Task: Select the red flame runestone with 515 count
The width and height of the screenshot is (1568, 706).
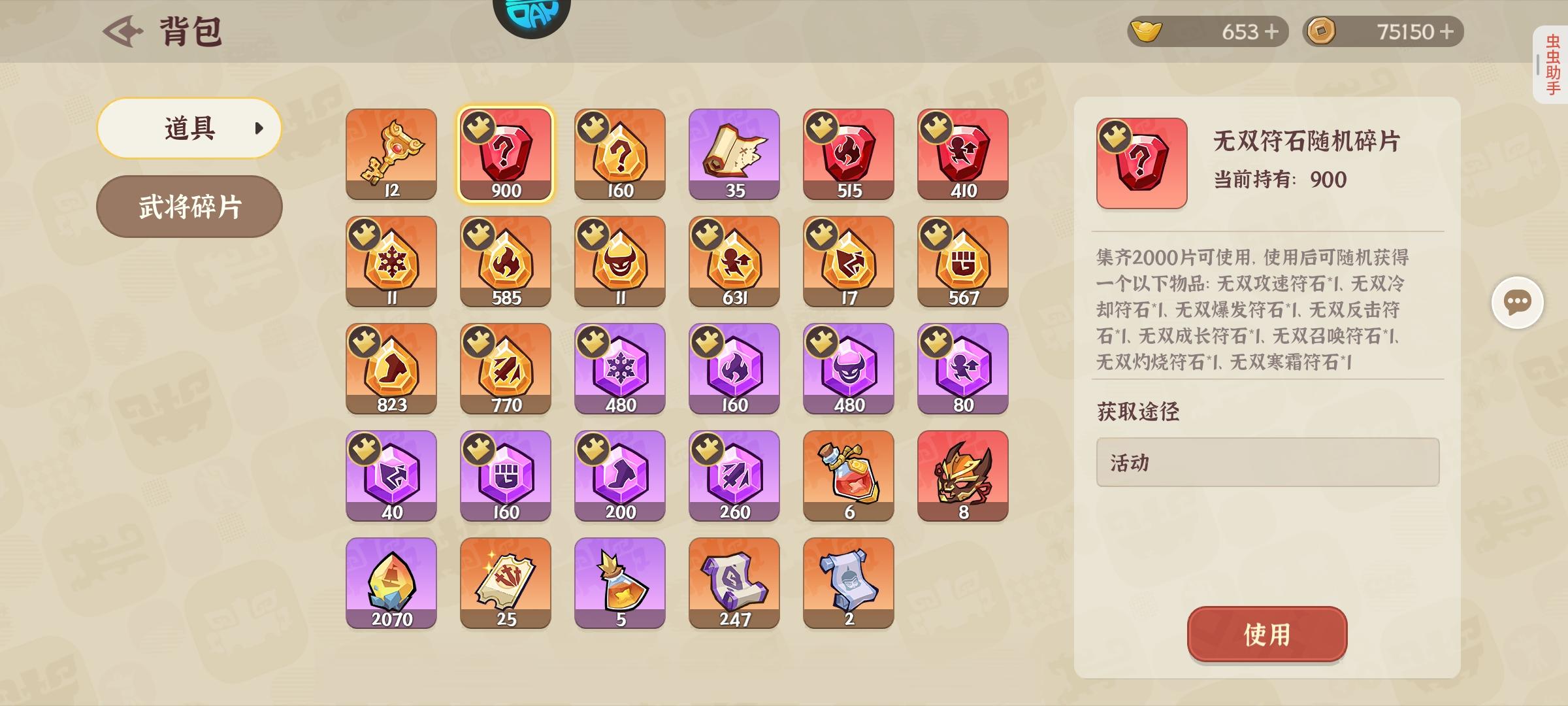Action: 847,154
